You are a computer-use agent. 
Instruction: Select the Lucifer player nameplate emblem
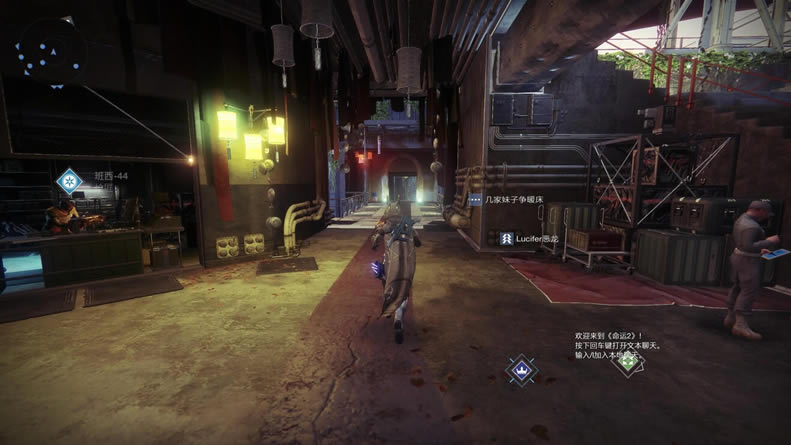pos(506,238)
